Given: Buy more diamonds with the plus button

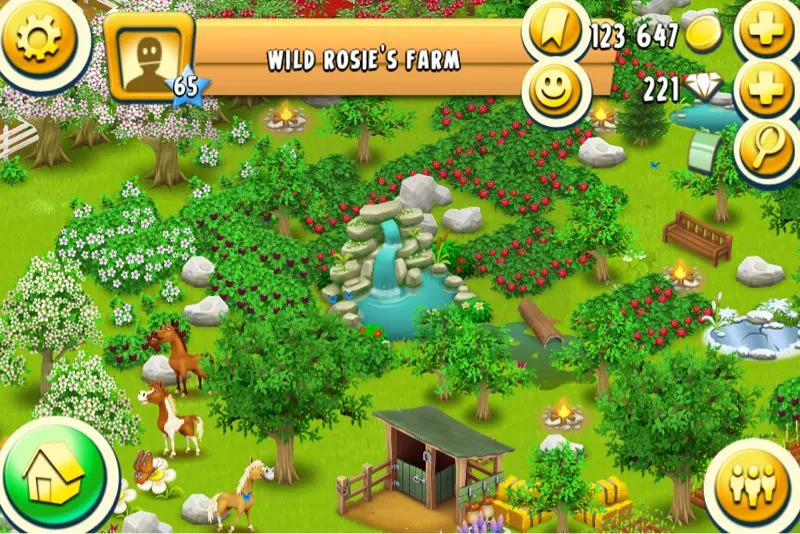Looking at the screenshot, I should (x=768, y=92).
